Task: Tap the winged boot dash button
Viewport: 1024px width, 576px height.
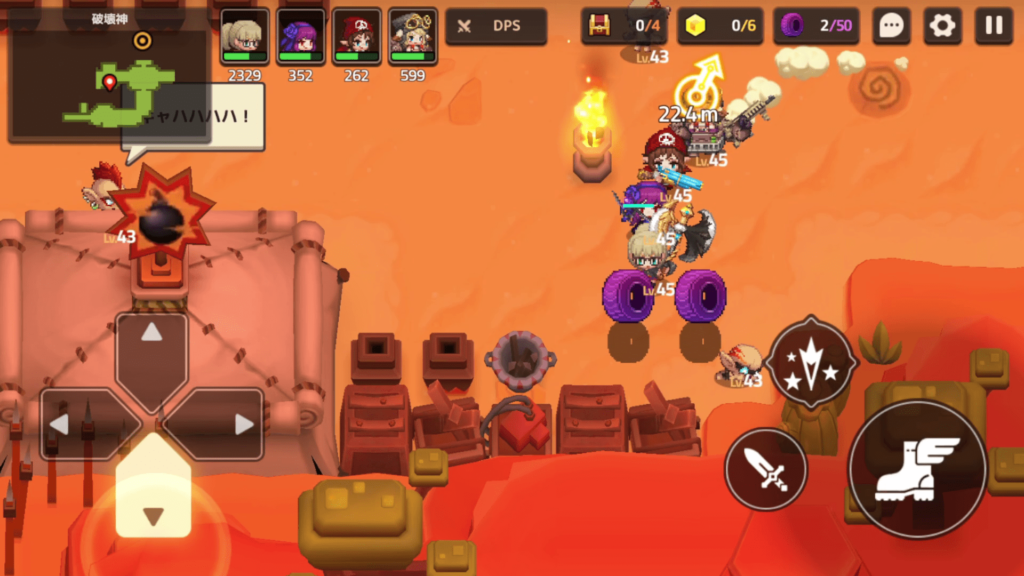Action: [917, 469]
